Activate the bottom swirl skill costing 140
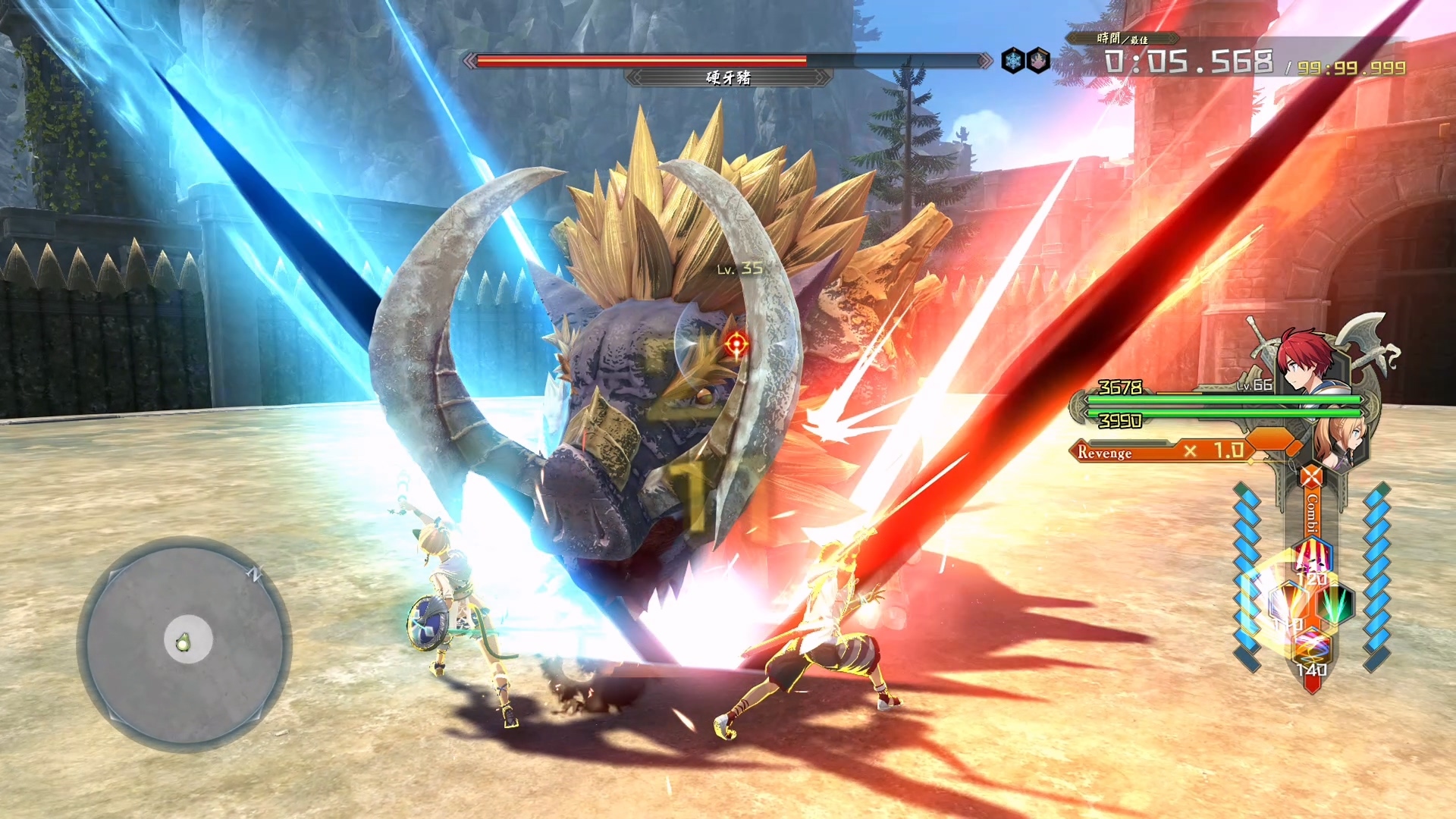 point(1311,648)
